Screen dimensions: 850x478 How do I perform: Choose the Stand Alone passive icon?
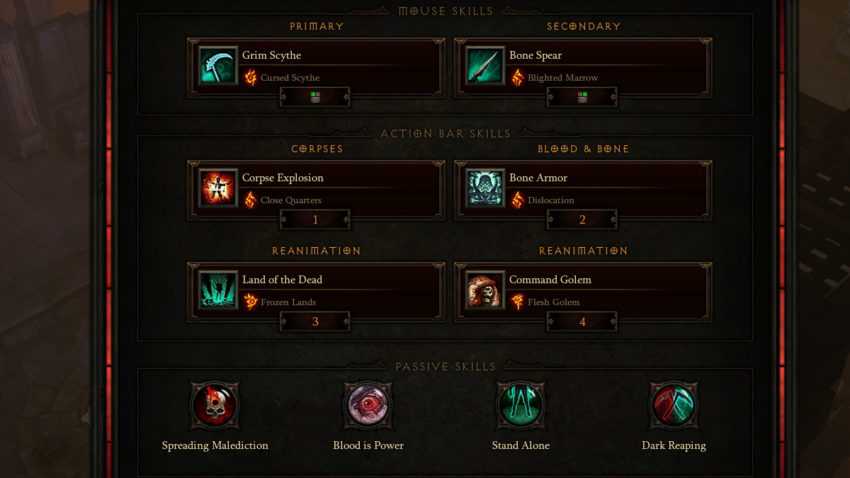coord(521,405)
